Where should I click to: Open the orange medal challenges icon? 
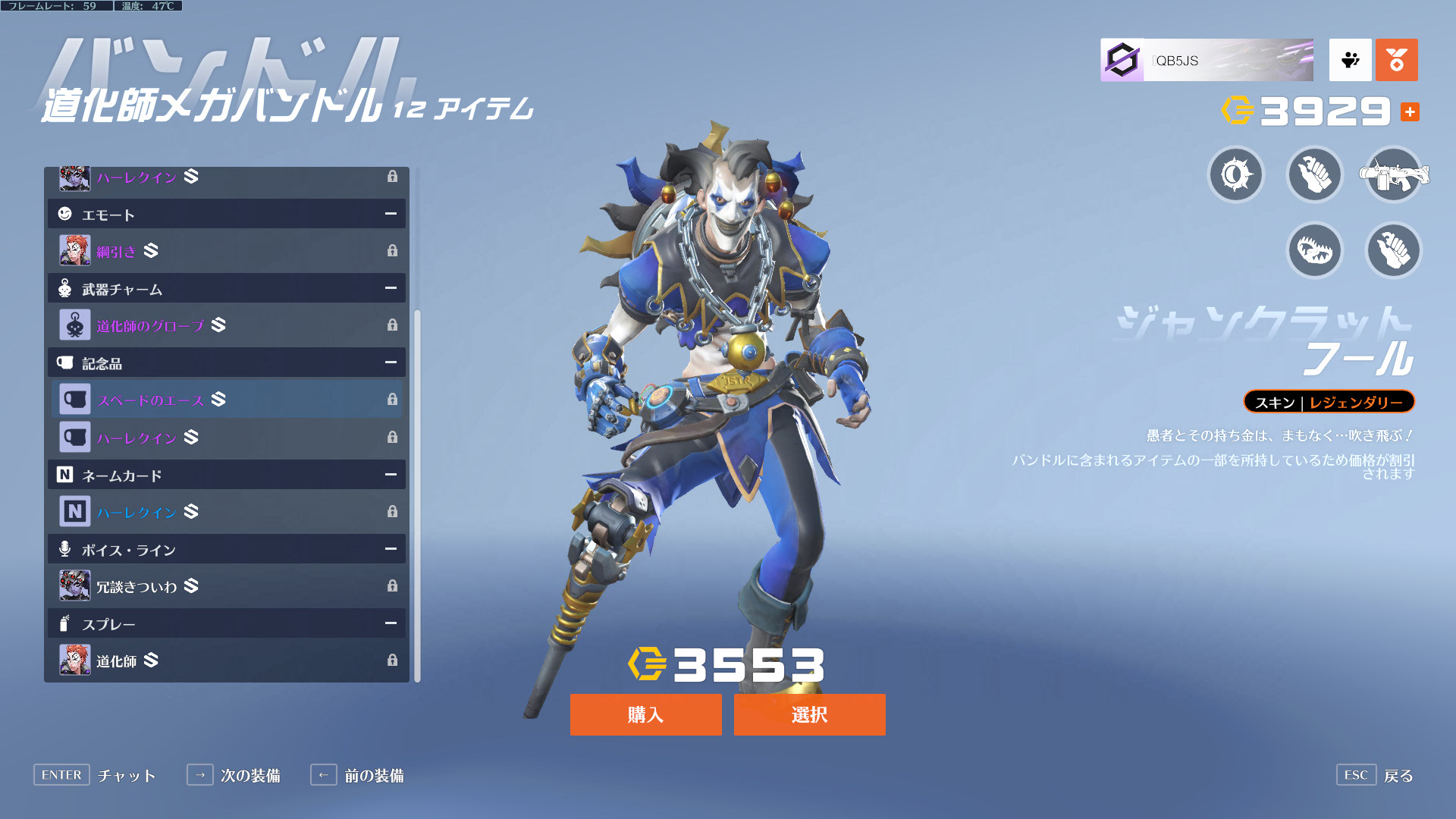1396,60
